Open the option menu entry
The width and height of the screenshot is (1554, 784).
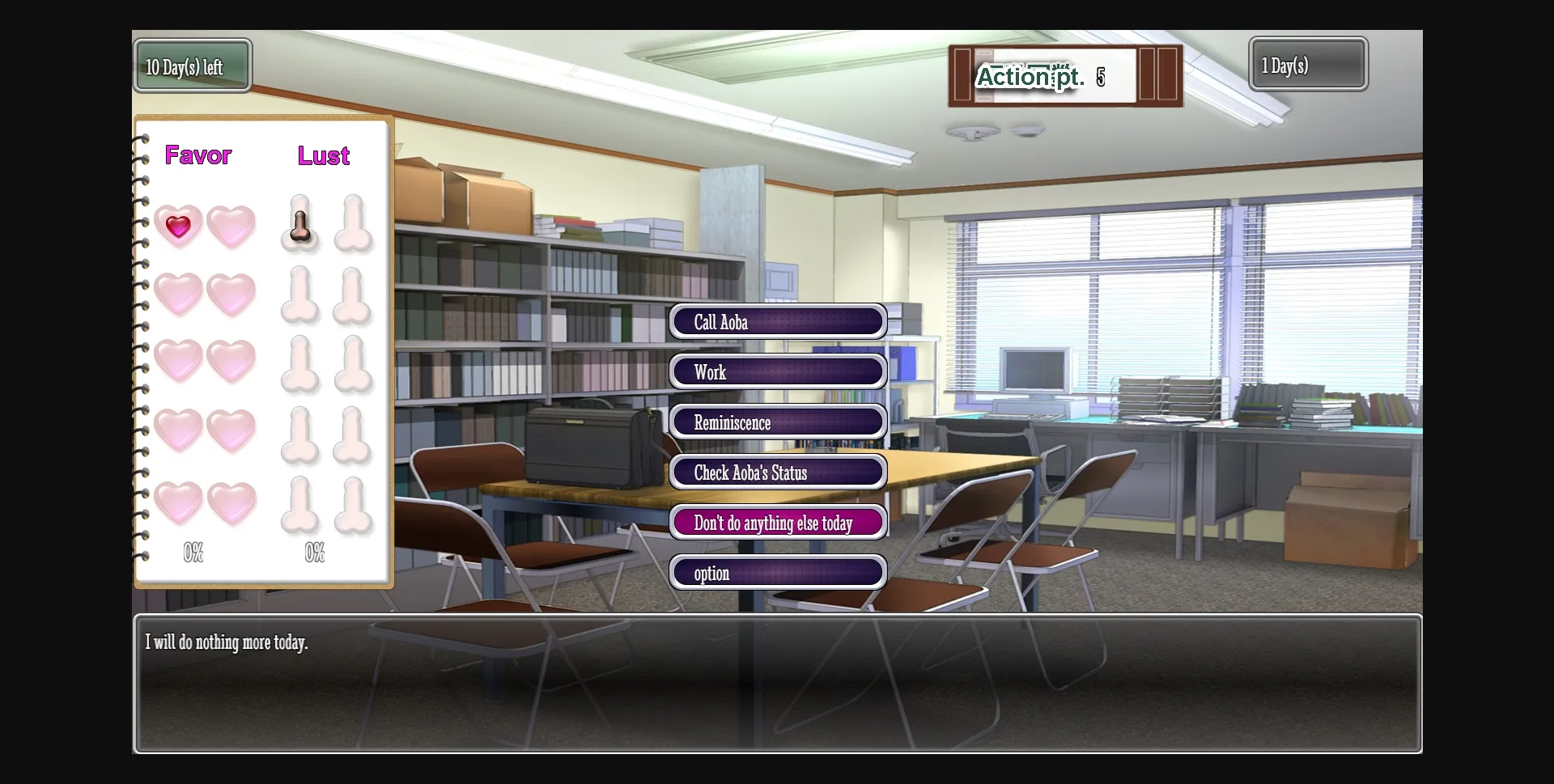[x=777, y=572]
